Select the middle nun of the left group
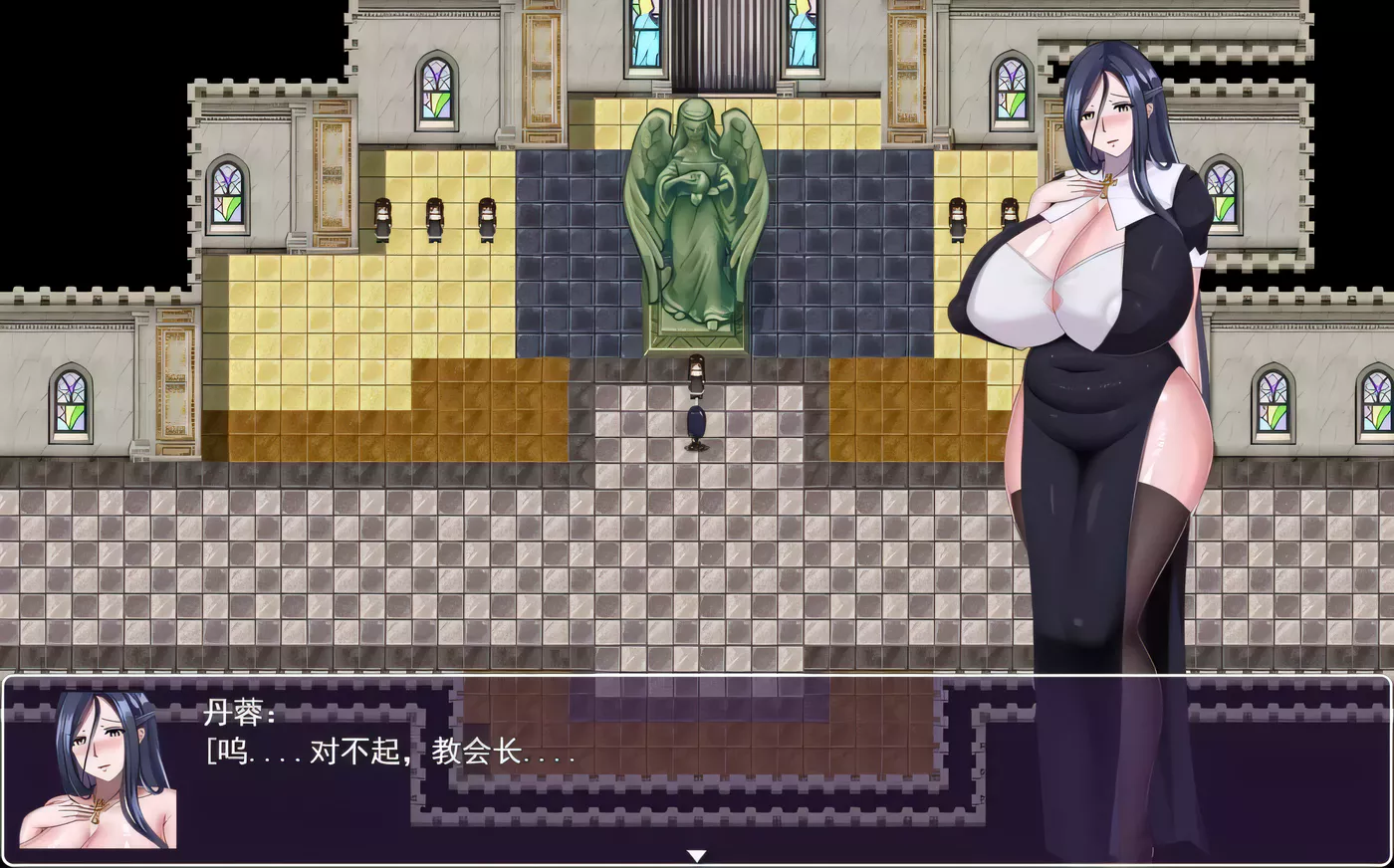Screen dimensions: 1394x868 (434, 221)
